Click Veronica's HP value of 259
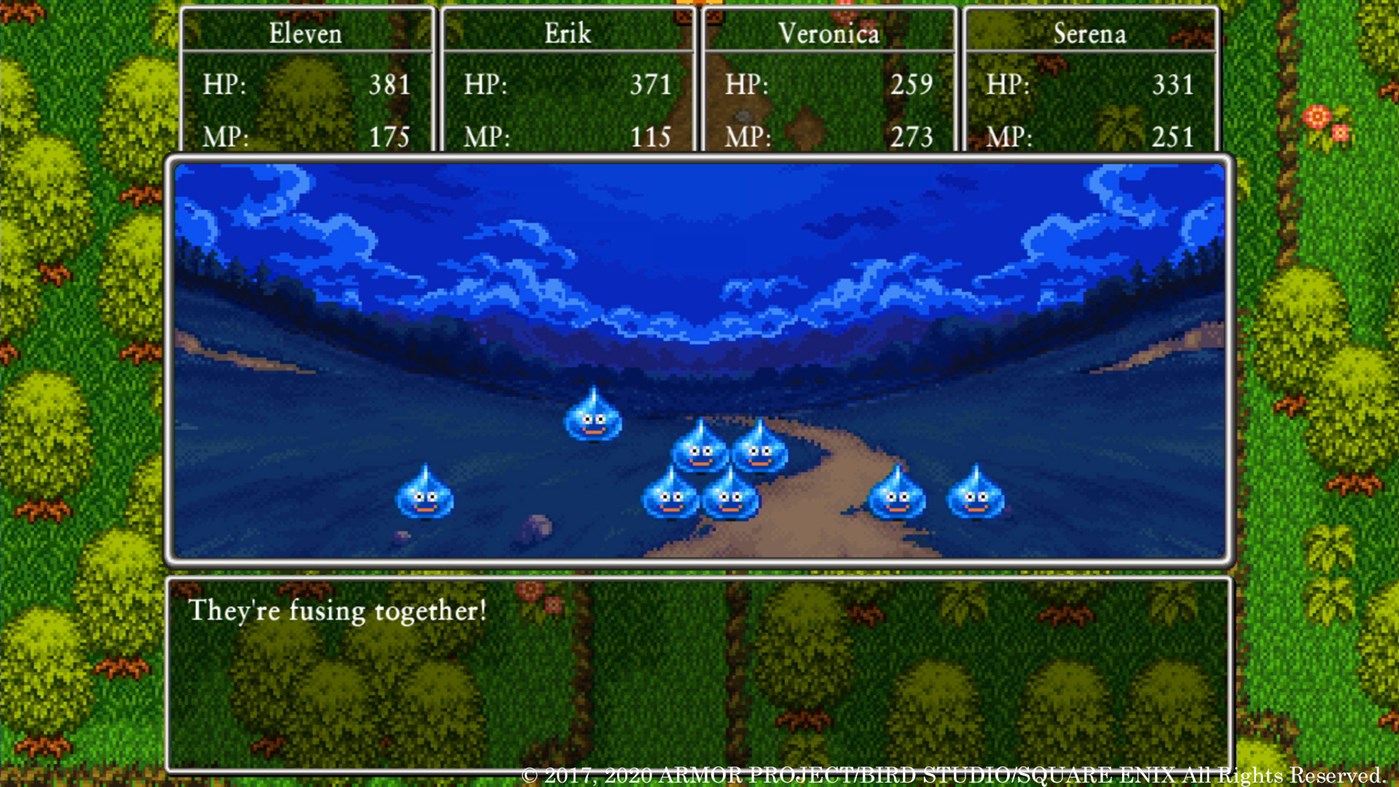 coord(911,85)
